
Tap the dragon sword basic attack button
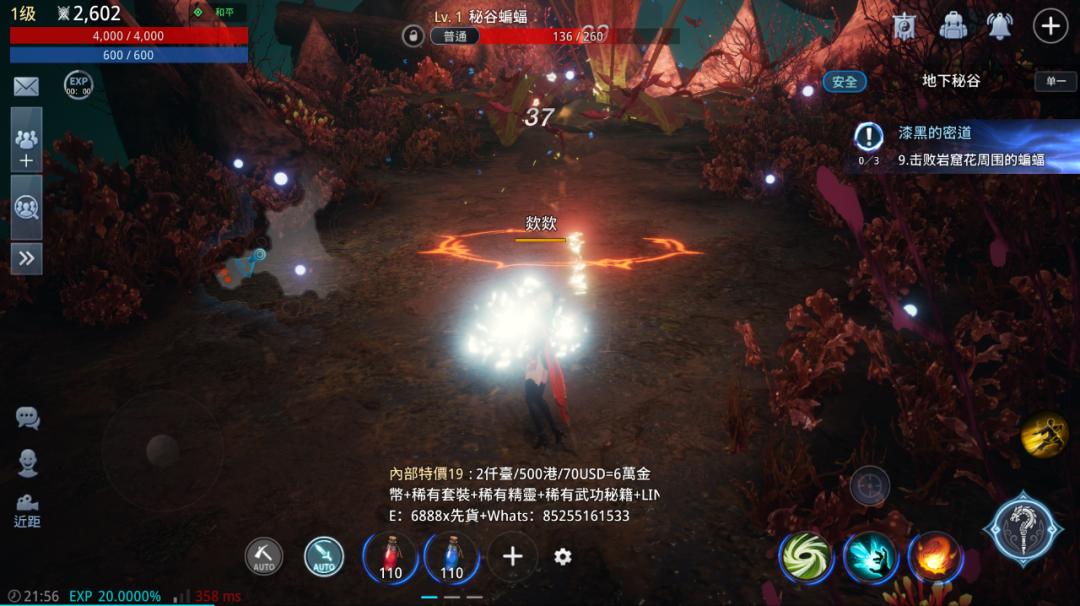coord(1022,529)
